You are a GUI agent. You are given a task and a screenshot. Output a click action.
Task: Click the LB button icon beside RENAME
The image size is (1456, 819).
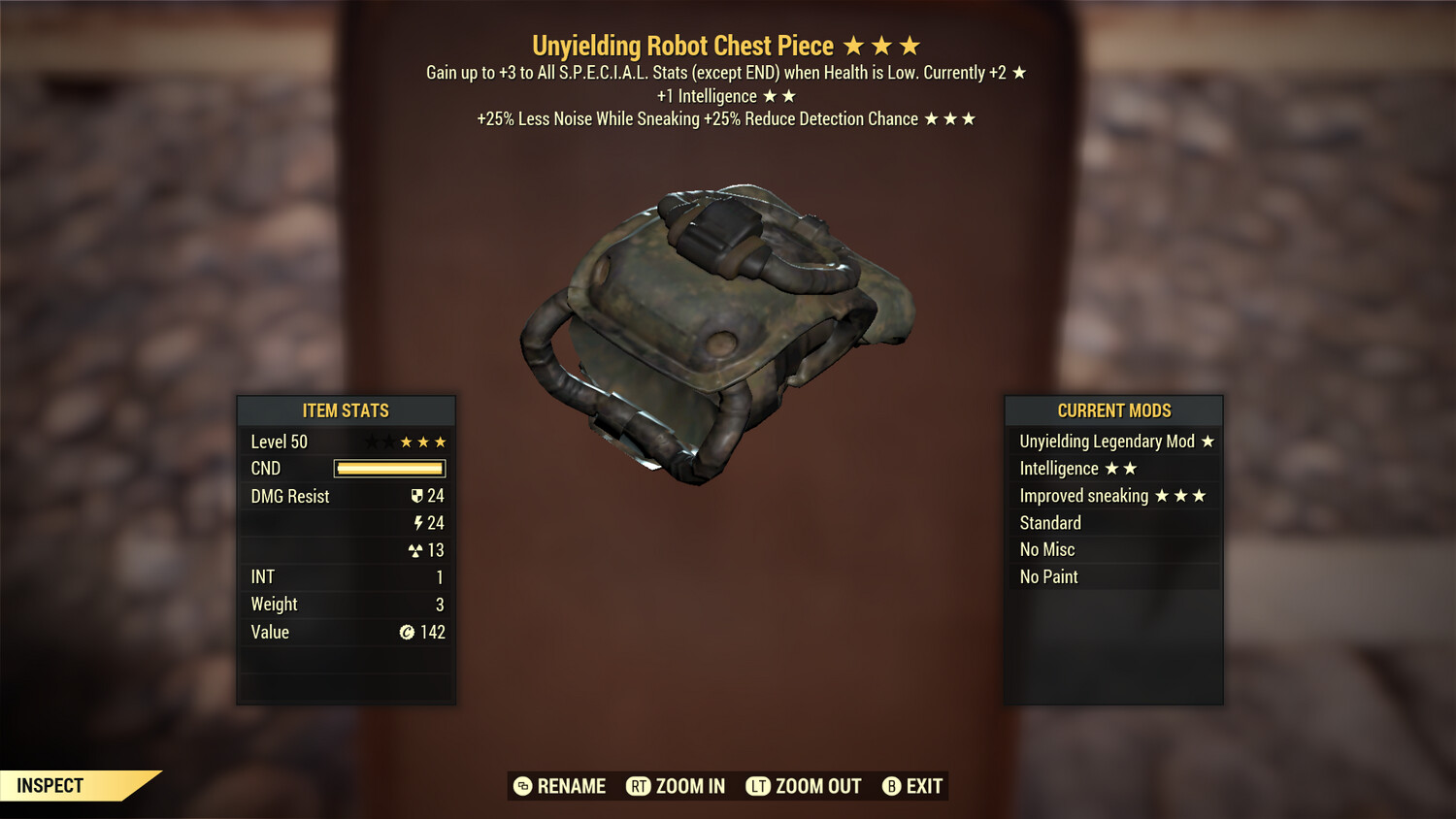[x=522, y=786]
